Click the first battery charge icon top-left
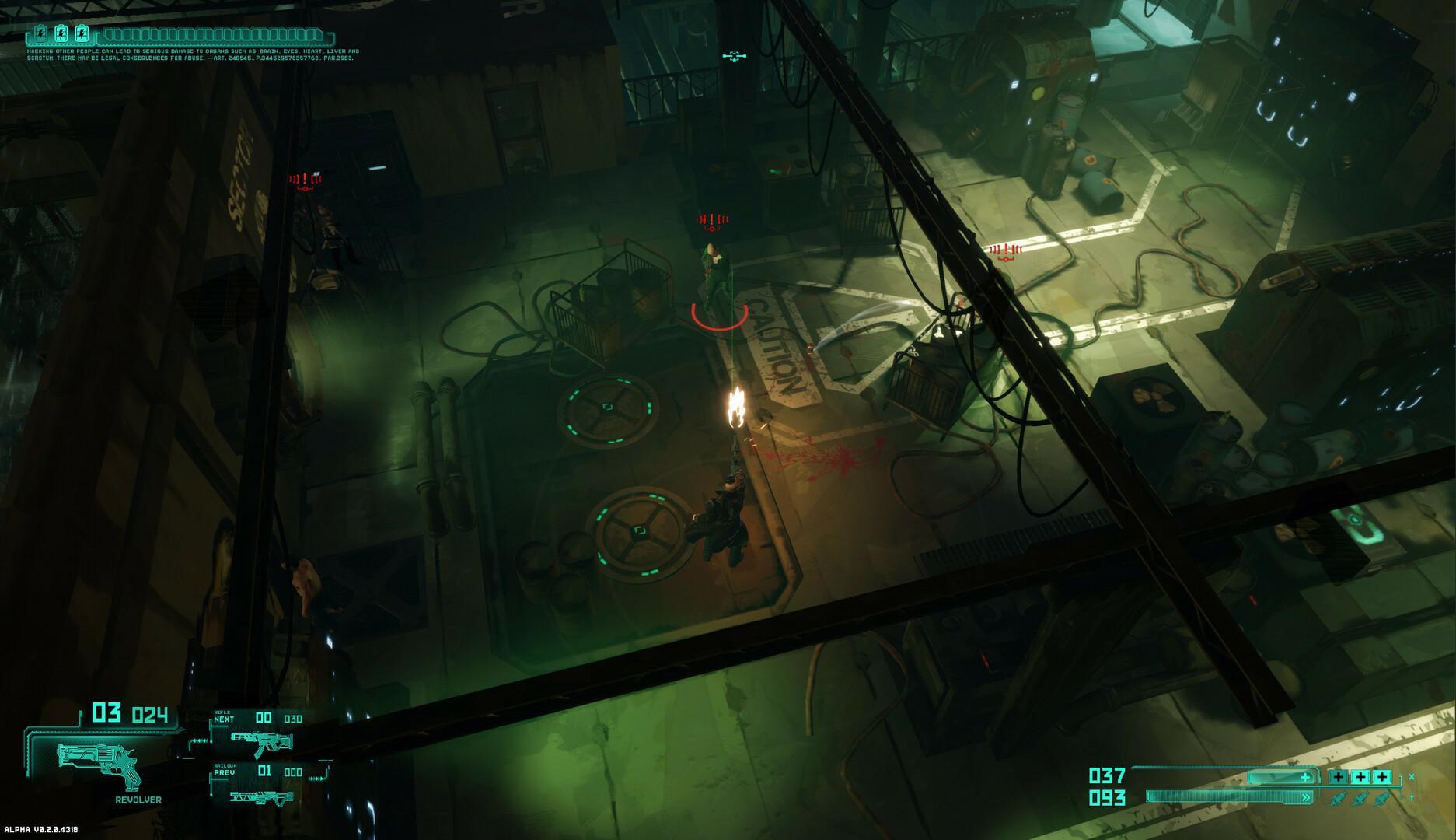Image resolution: width=1456 pixels, height=840 pixels. [40, 34]
